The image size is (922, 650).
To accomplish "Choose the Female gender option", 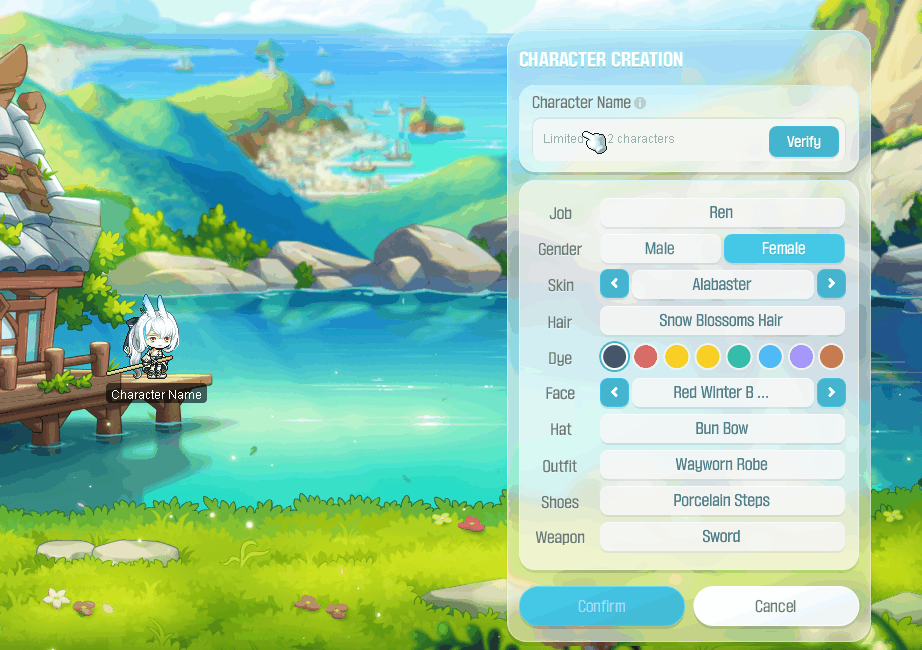I will point(783,248).
